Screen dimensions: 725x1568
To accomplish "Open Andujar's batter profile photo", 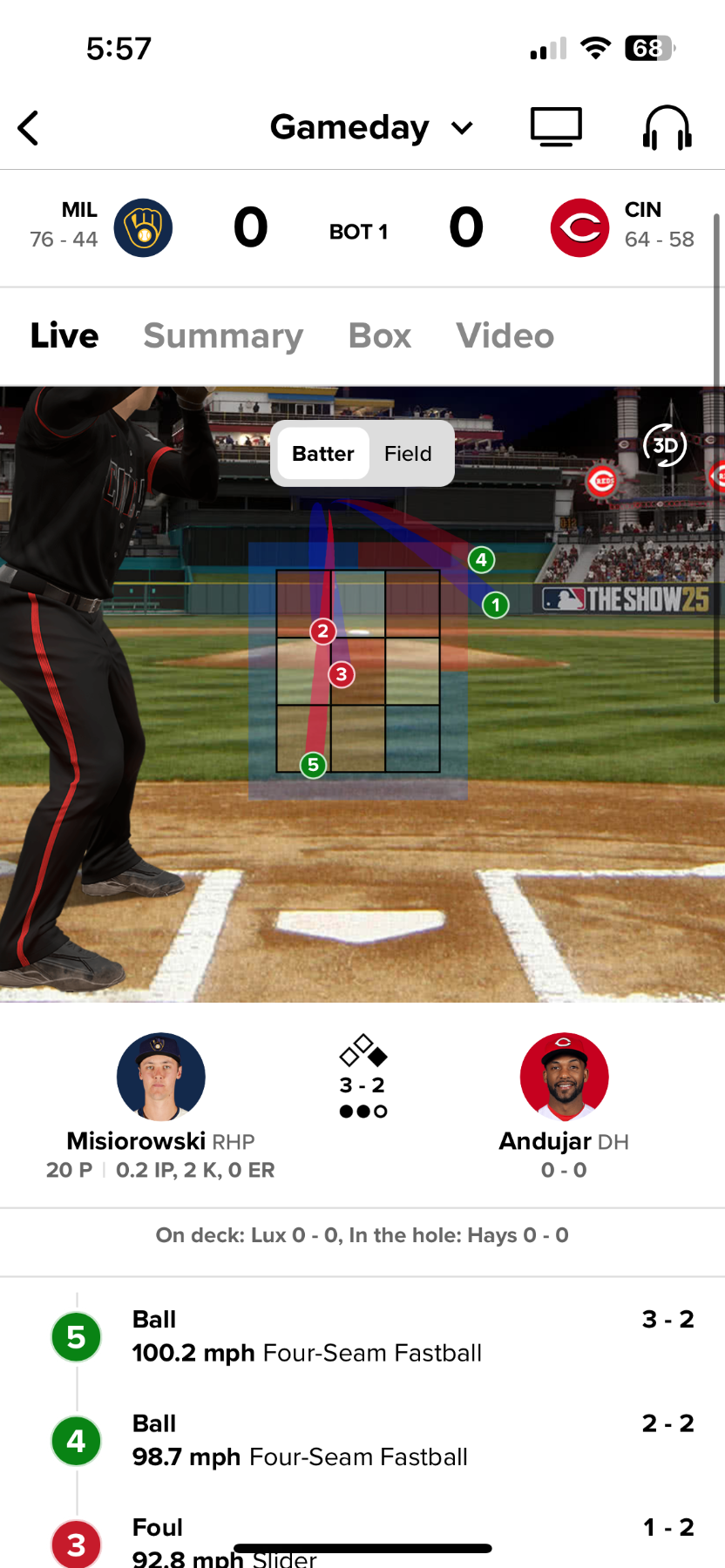I will click(564, 1077).
